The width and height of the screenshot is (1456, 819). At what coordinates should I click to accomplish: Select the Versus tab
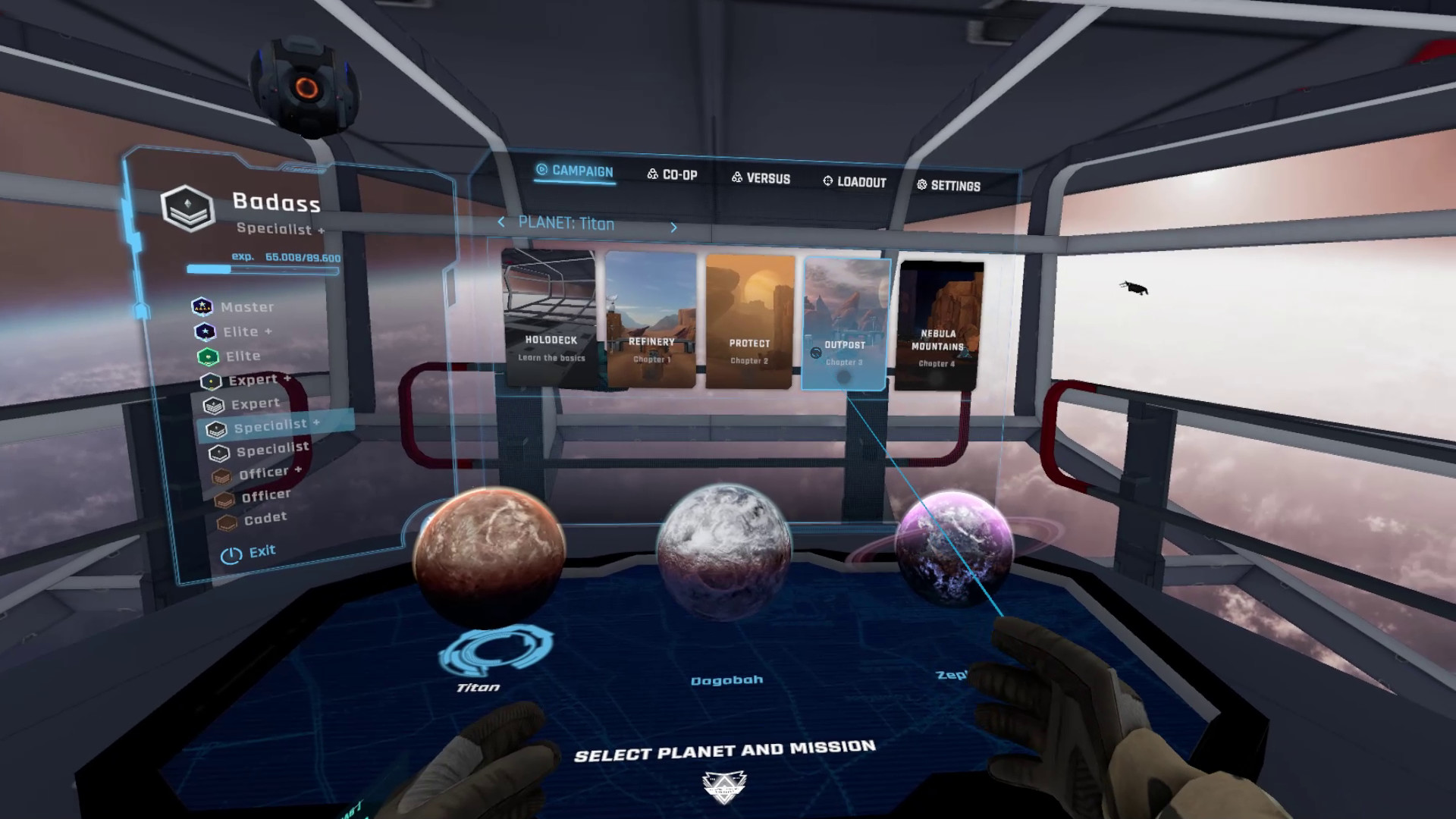(761, 178)
